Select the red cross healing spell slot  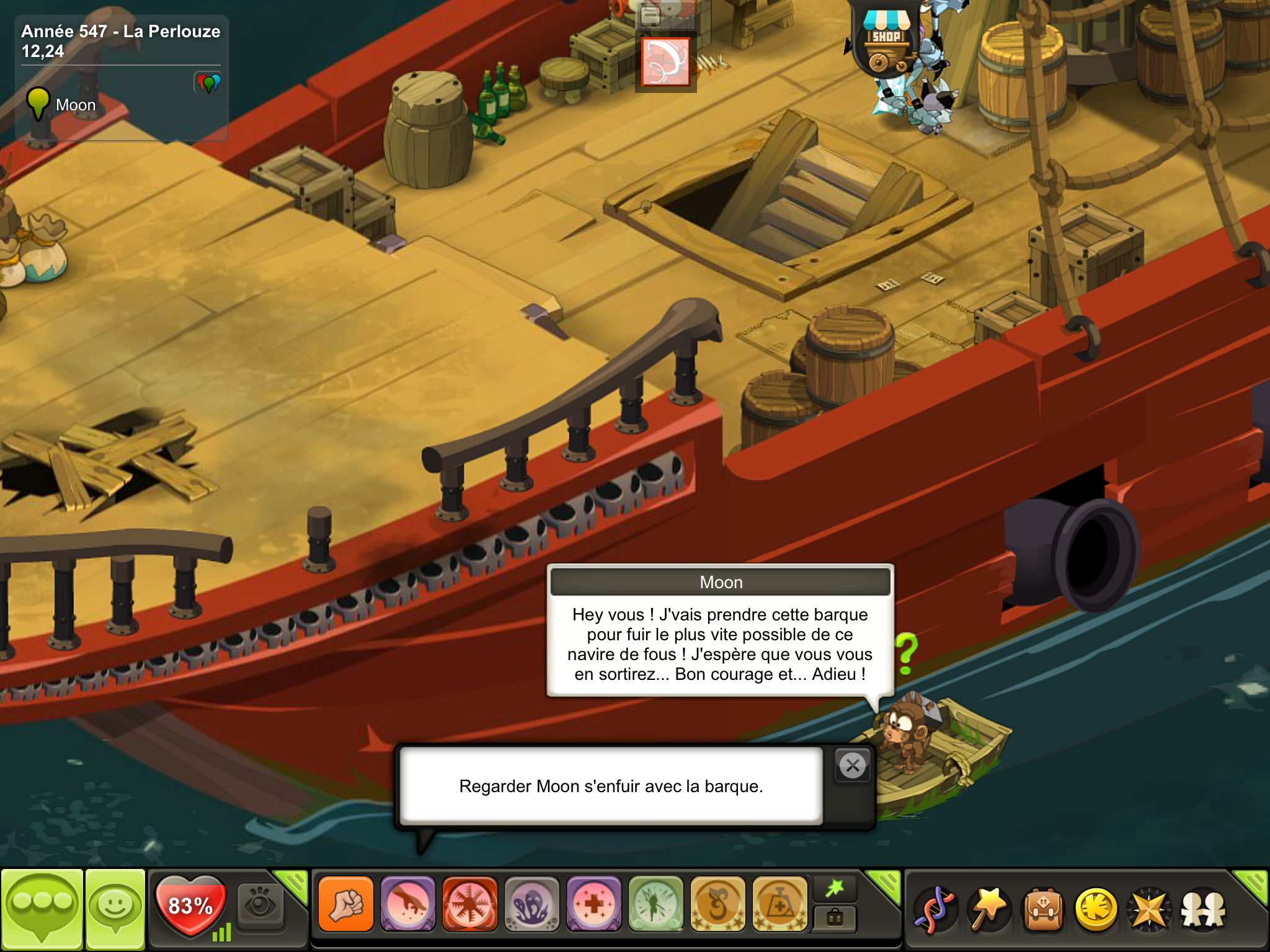594,904
